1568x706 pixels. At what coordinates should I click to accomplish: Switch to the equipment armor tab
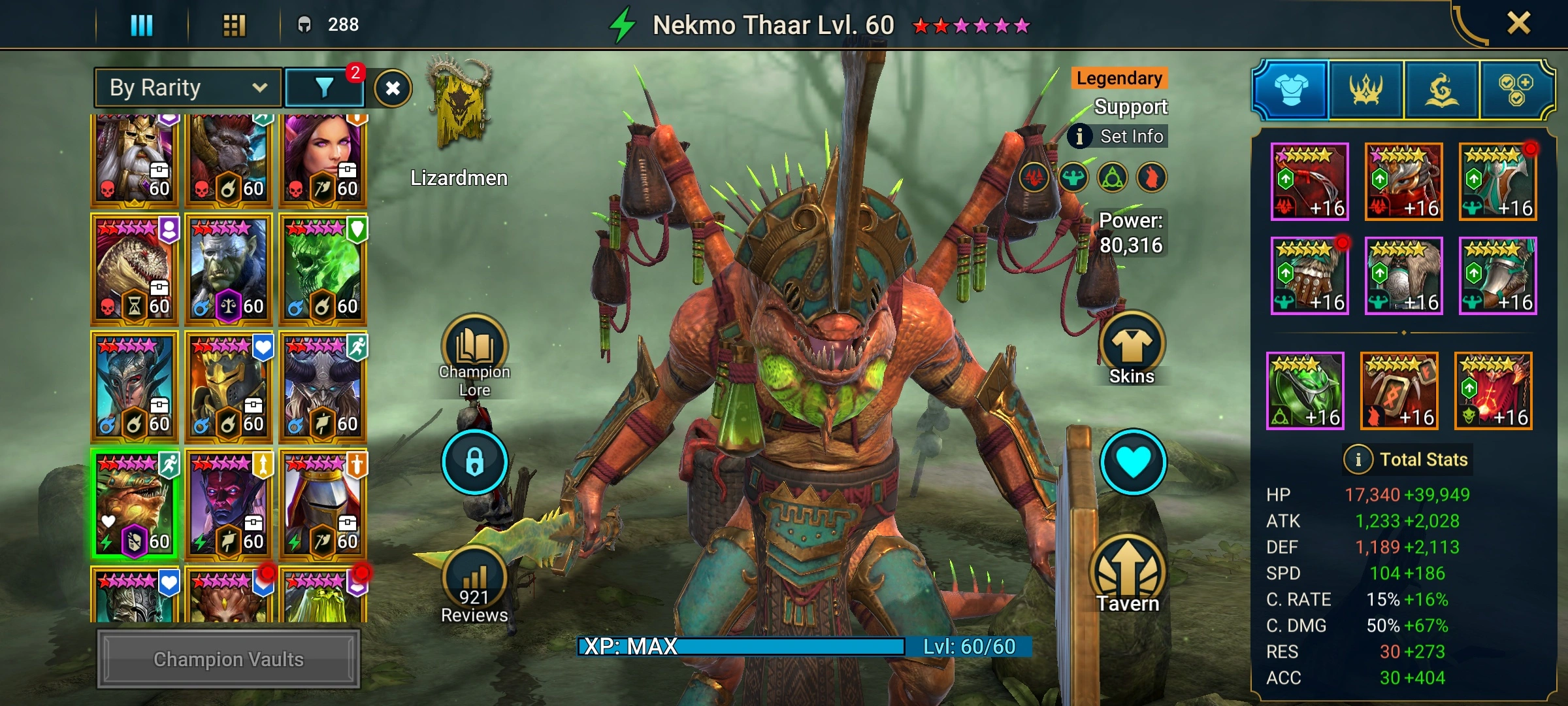click(x=1291, y=90)
